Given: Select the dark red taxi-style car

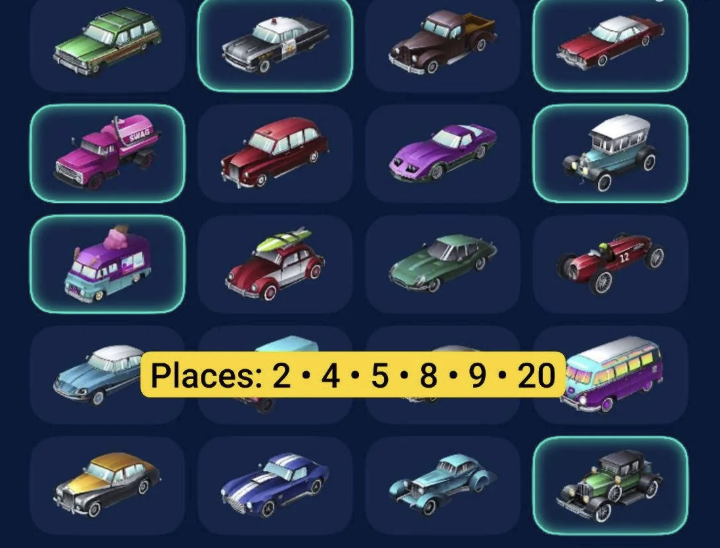Looking at the screenshot, I should 274,154.
